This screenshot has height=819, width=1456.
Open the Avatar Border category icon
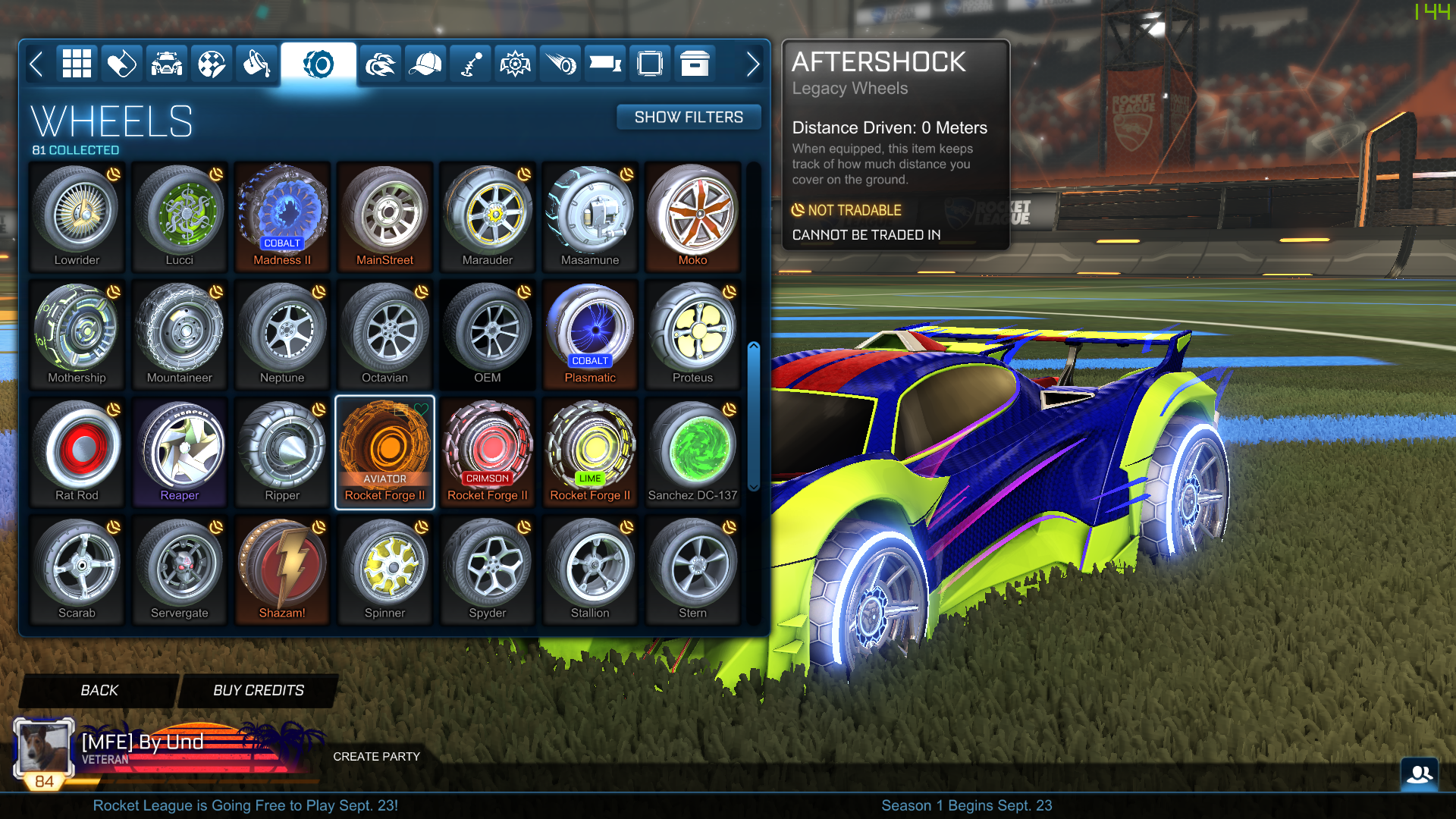(650, 64)
